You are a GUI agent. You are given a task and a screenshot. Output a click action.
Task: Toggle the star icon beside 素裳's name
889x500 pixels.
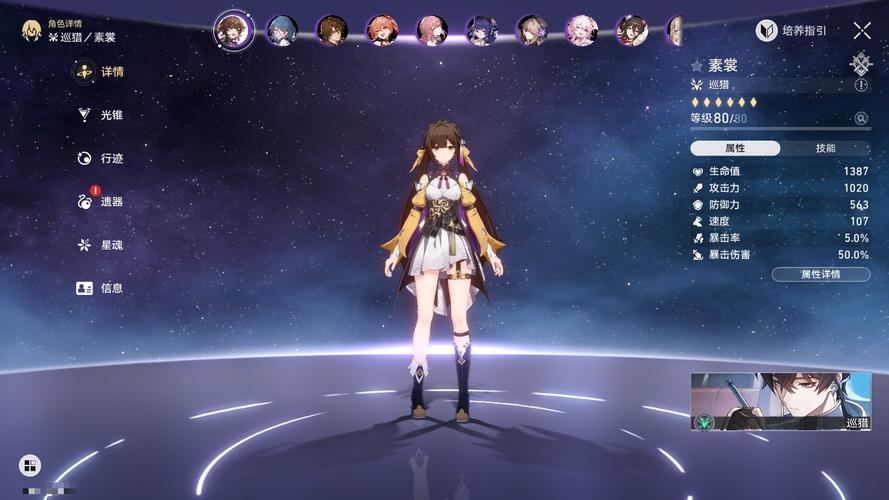[x=697, y=66]
